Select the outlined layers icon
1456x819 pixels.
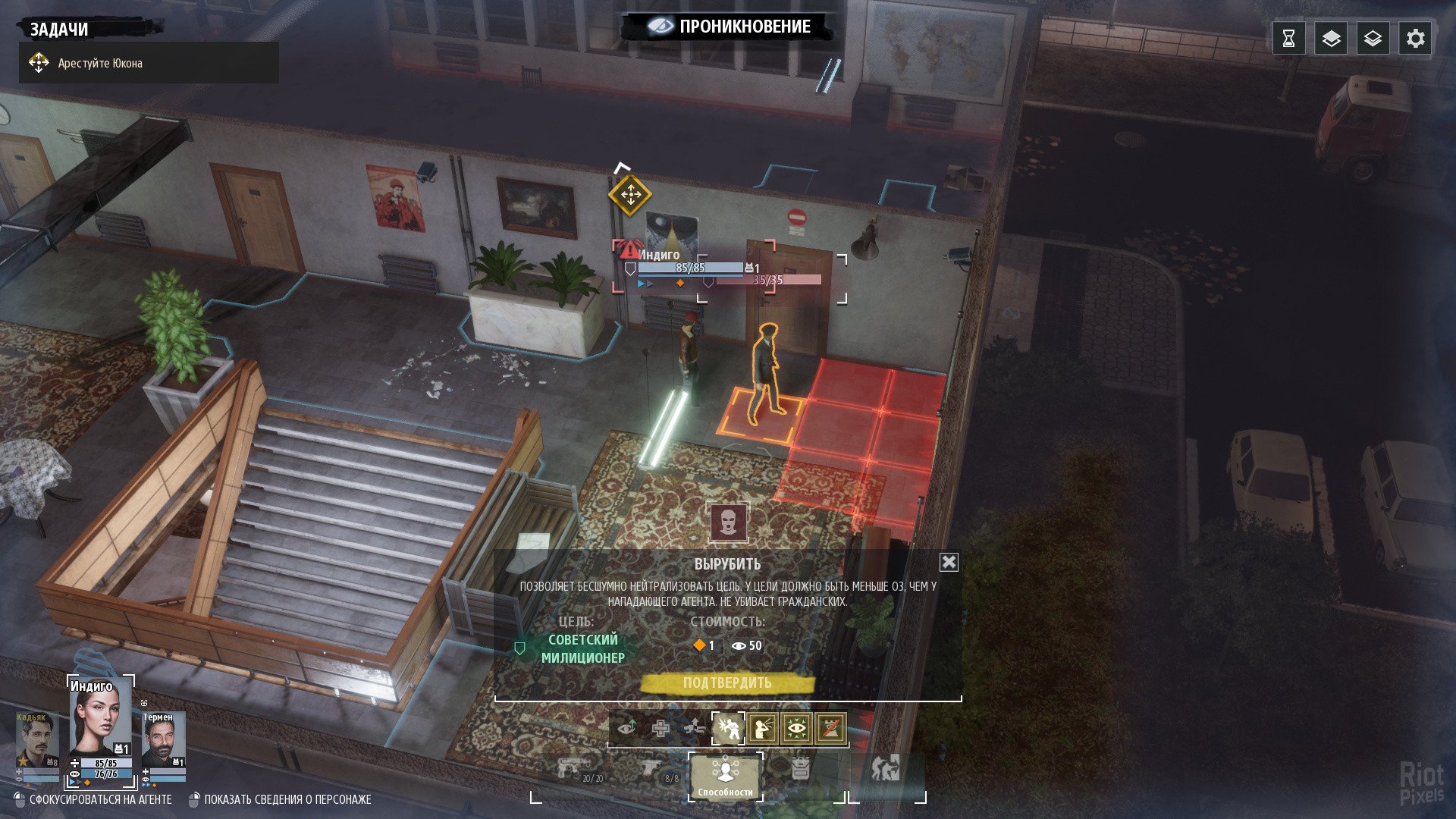click(x=1373, y=39)
